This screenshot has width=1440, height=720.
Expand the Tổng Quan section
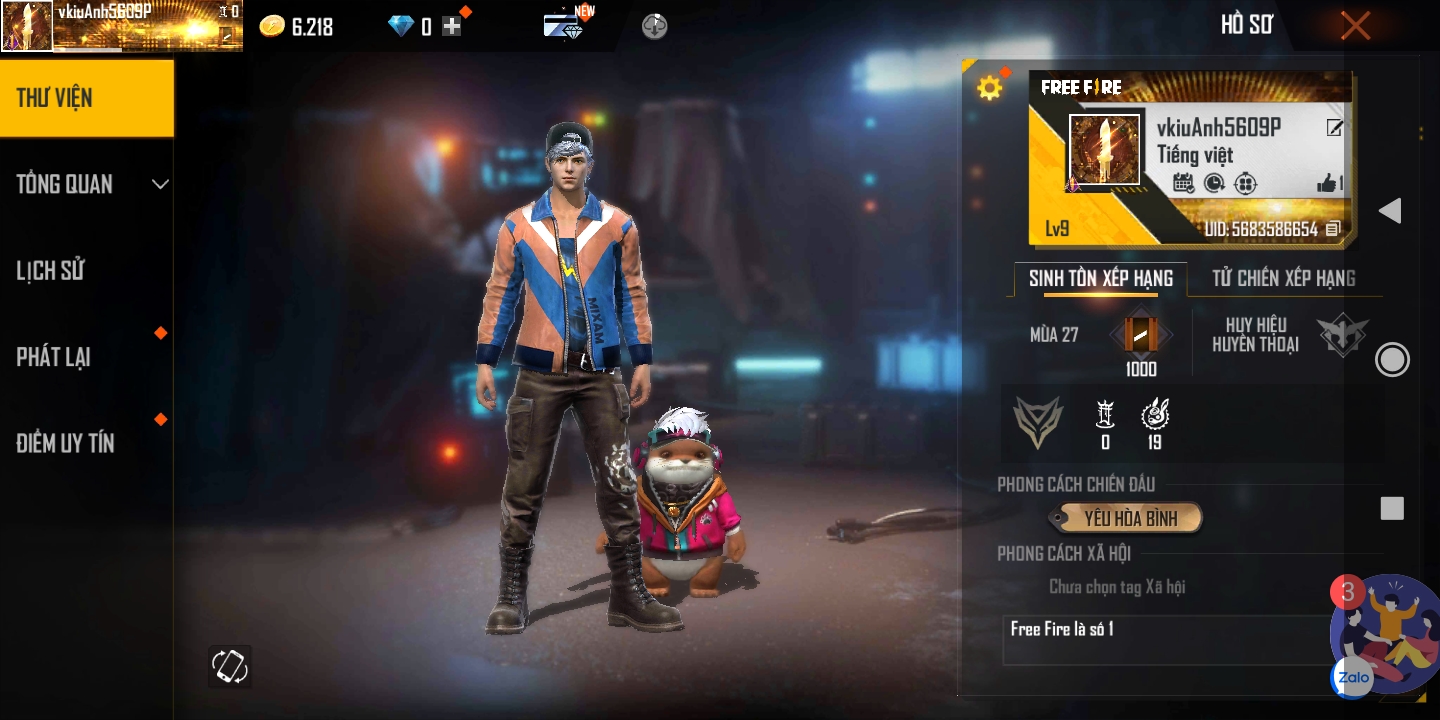(88, 184)
